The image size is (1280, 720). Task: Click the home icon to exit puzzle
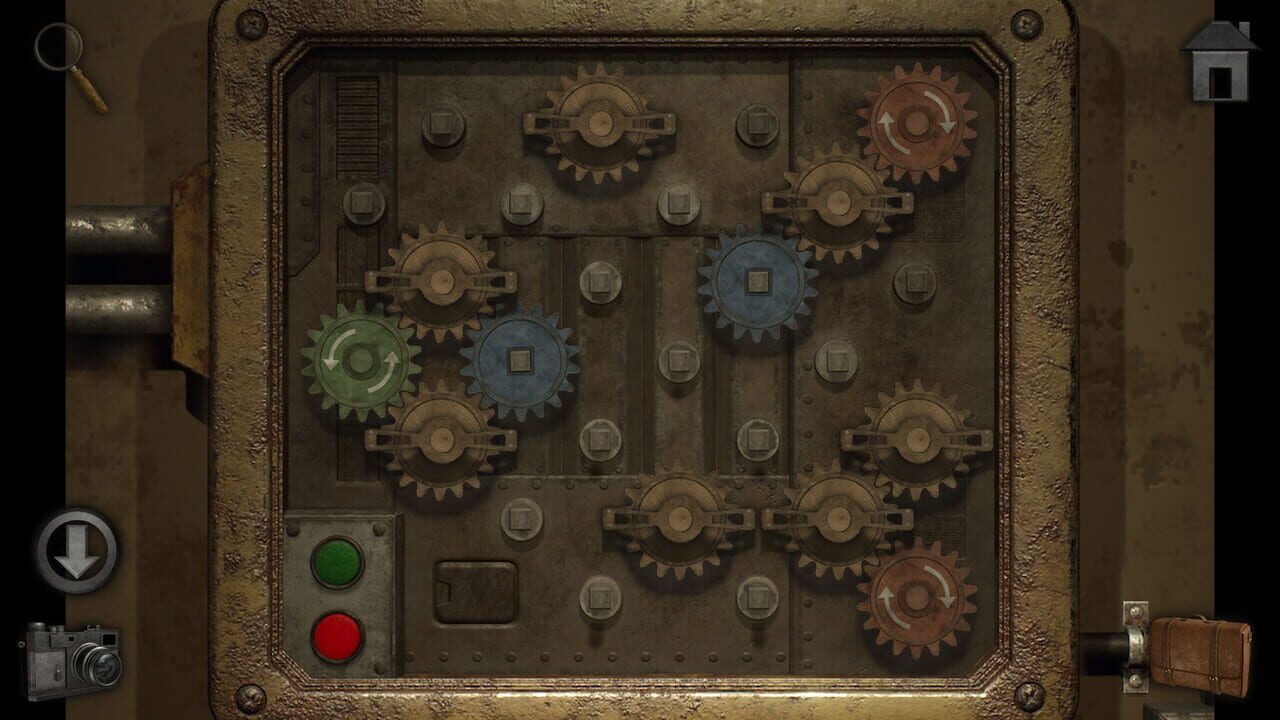coord(1219,62)
